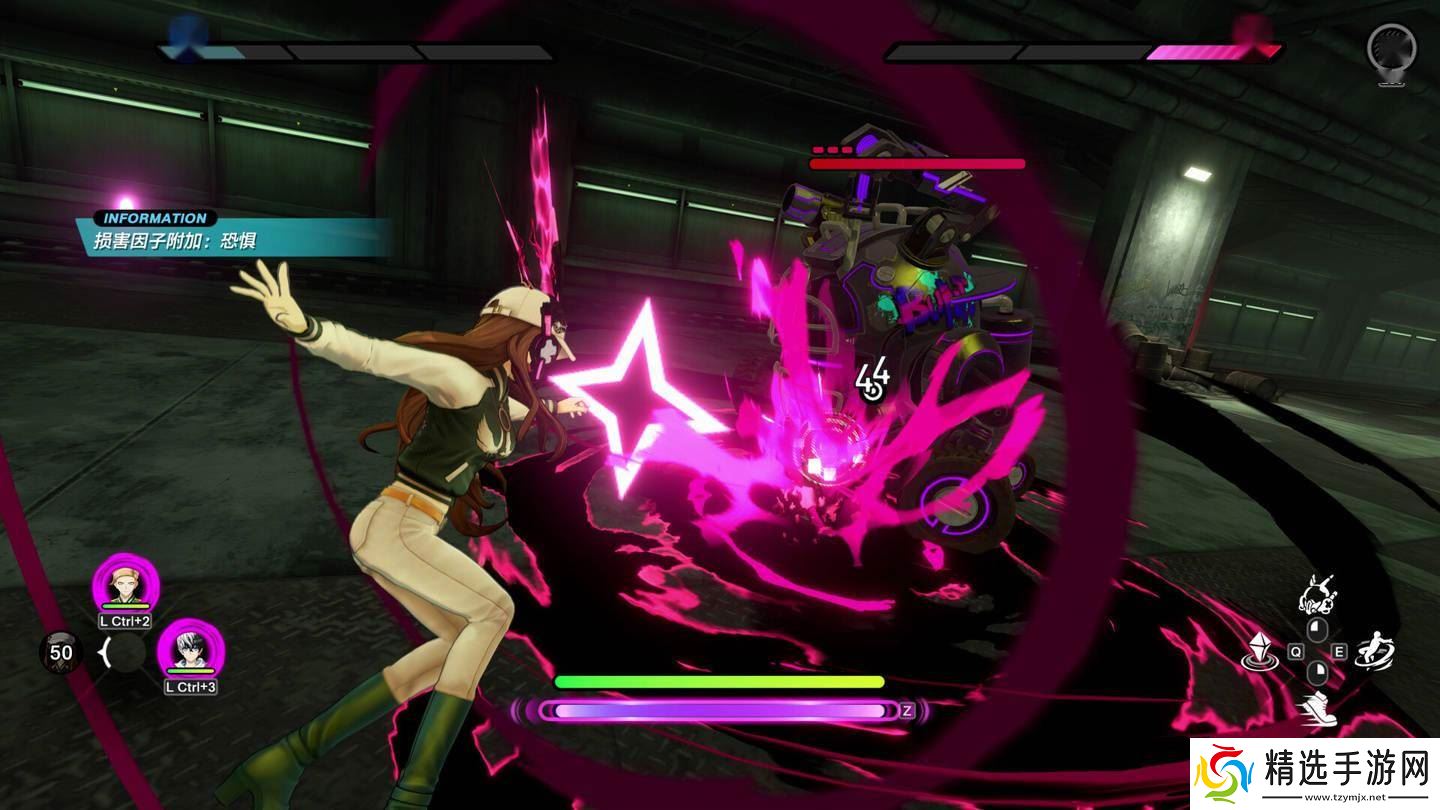Activate the bowling pins skill icon
This screenshot has width=1440, height=810.
(x=1317, y=595)
